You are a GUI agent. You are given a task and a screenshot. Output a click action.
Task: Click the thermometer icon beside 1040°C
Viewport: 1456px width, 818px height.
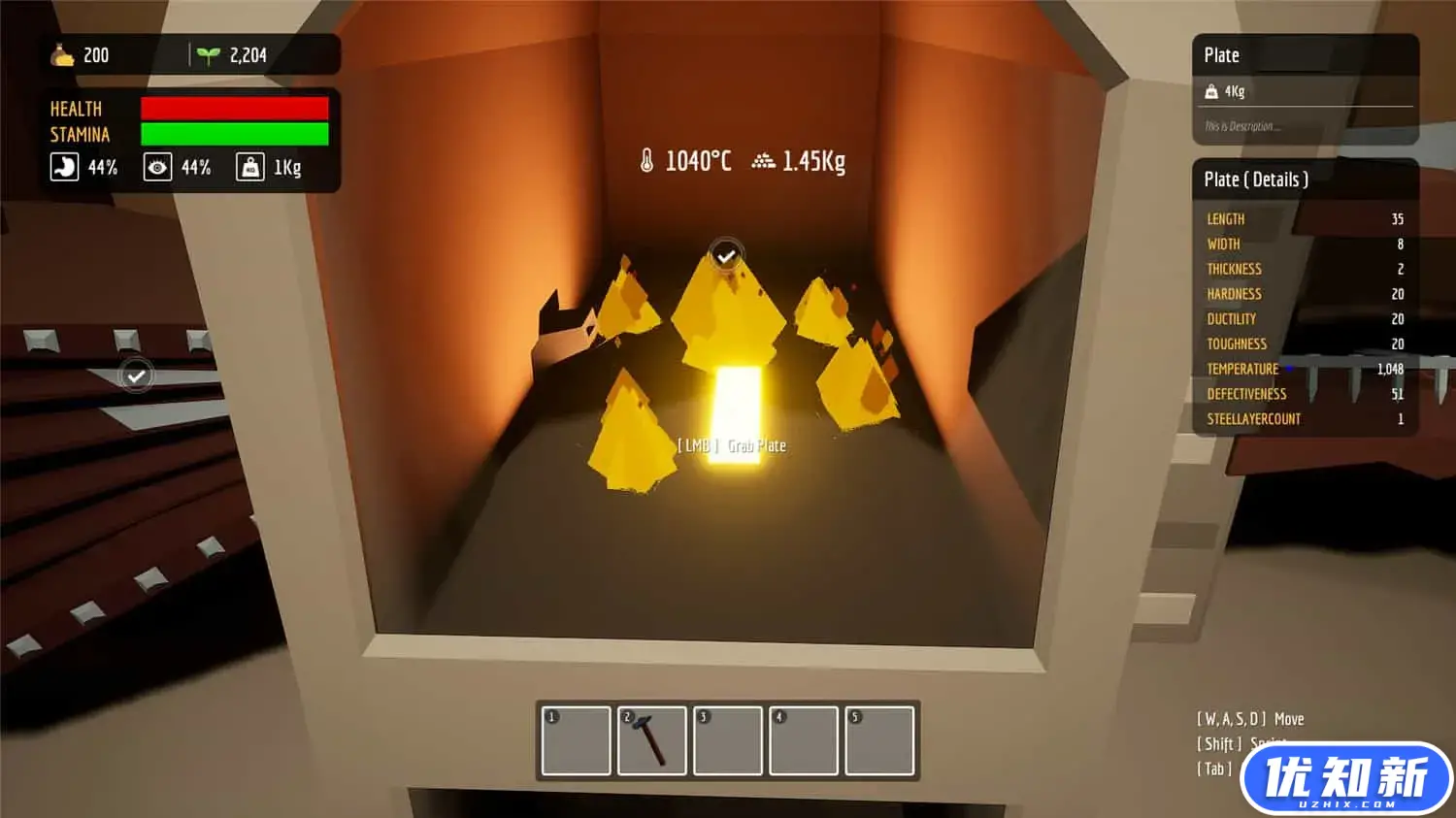(x=647, y=160)
